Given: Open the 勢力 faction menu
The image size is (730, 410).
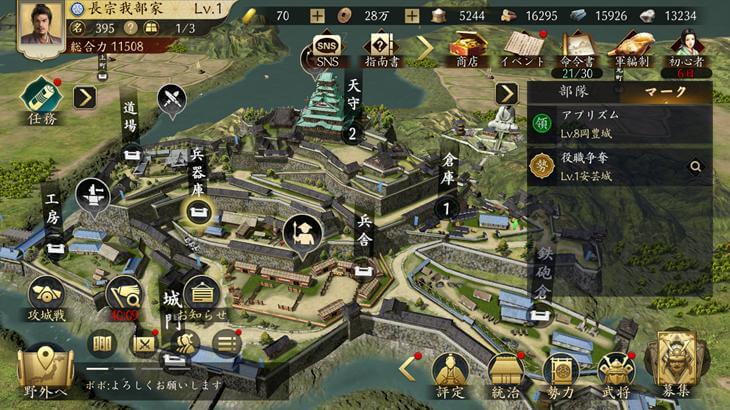Looking at the screenshot, I should (x=561, y=374).
